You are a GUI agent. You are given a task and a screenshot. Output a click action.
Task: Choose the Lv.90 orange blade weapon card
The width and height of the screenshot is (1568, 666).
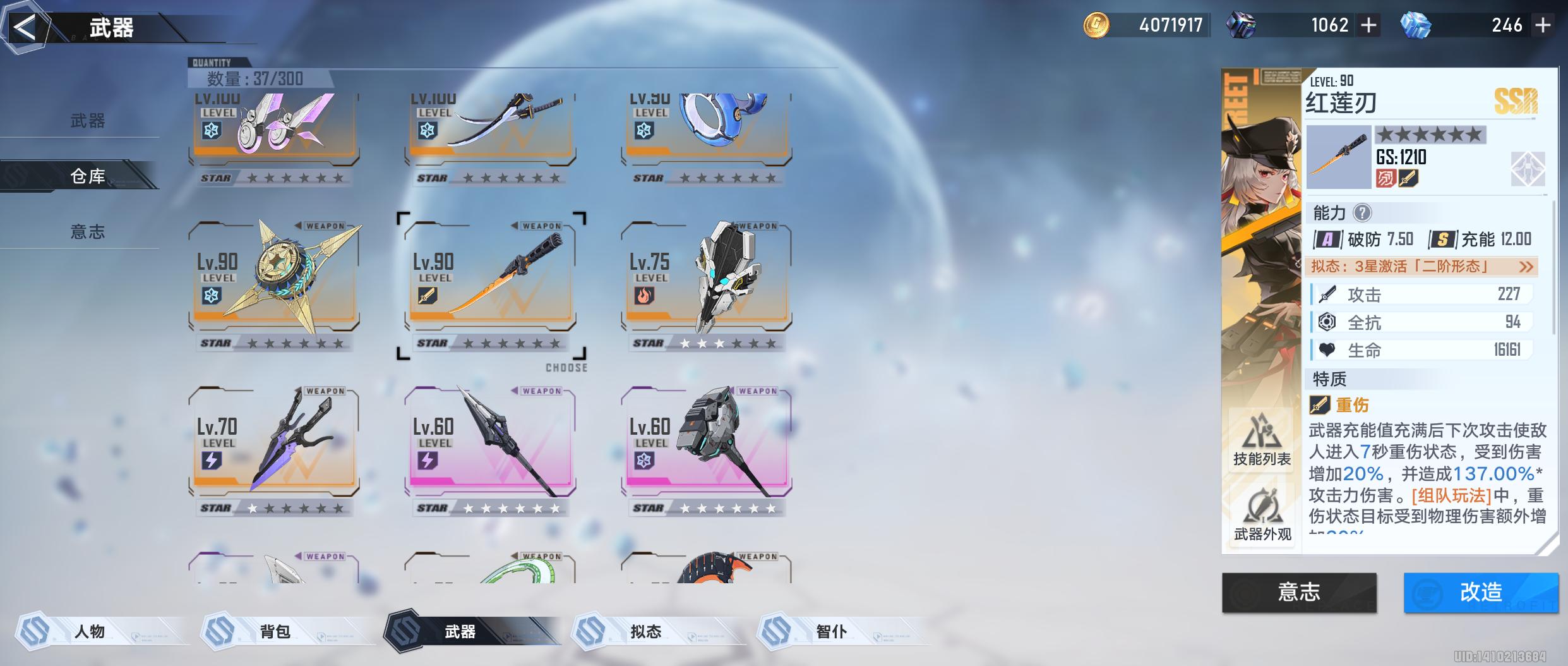(x=490, y=278)
